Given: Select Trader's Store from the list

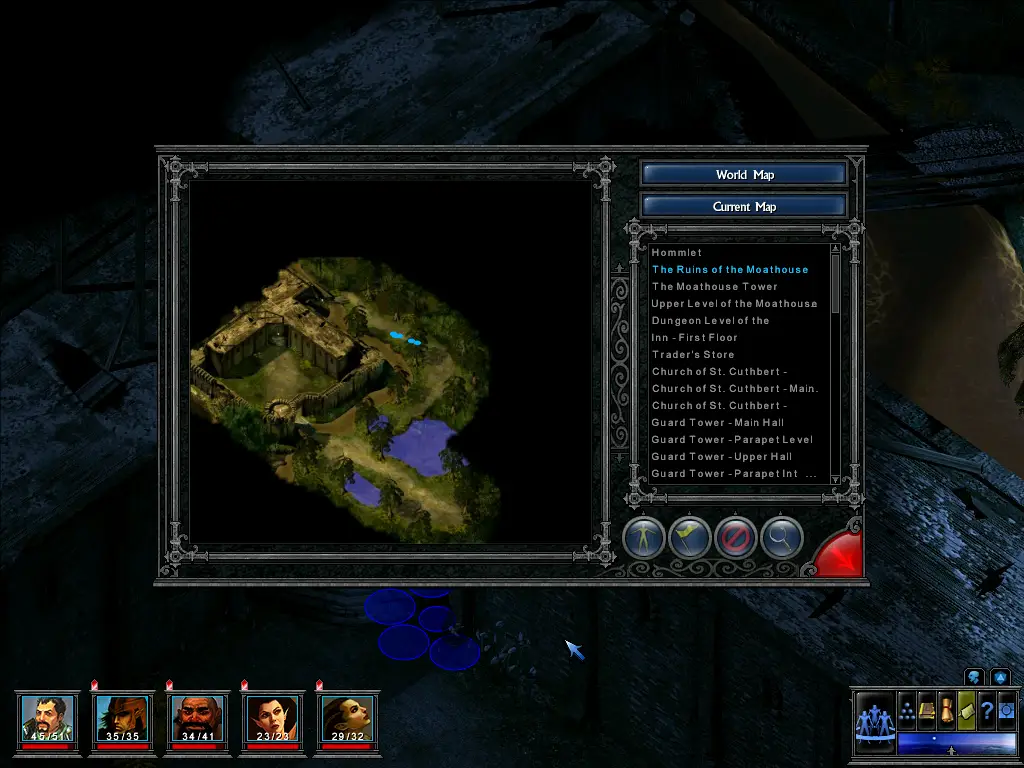Looking at the screenshot, I should 692,355.
